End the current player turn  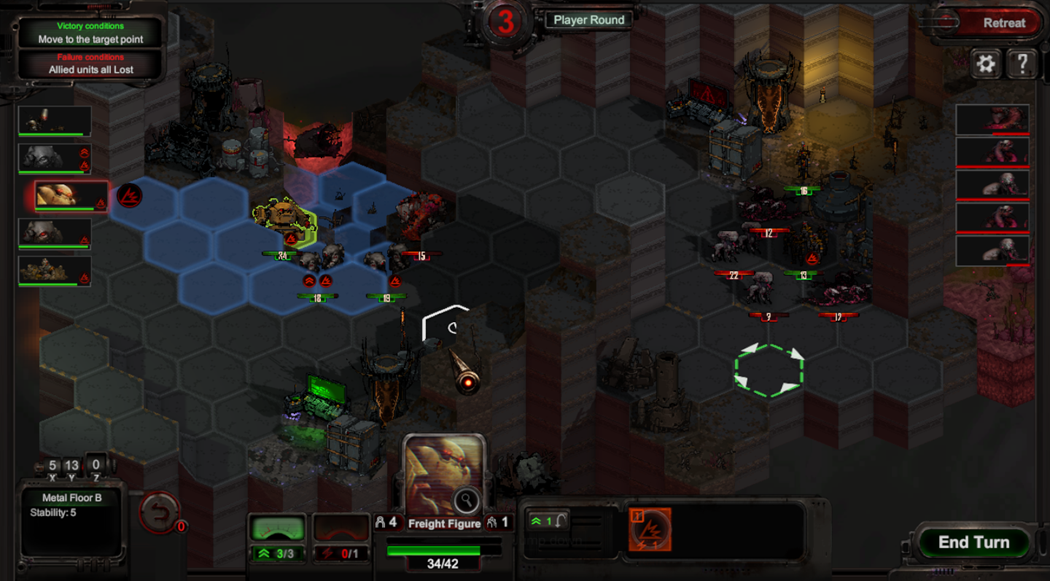click(x=973, y=542)
